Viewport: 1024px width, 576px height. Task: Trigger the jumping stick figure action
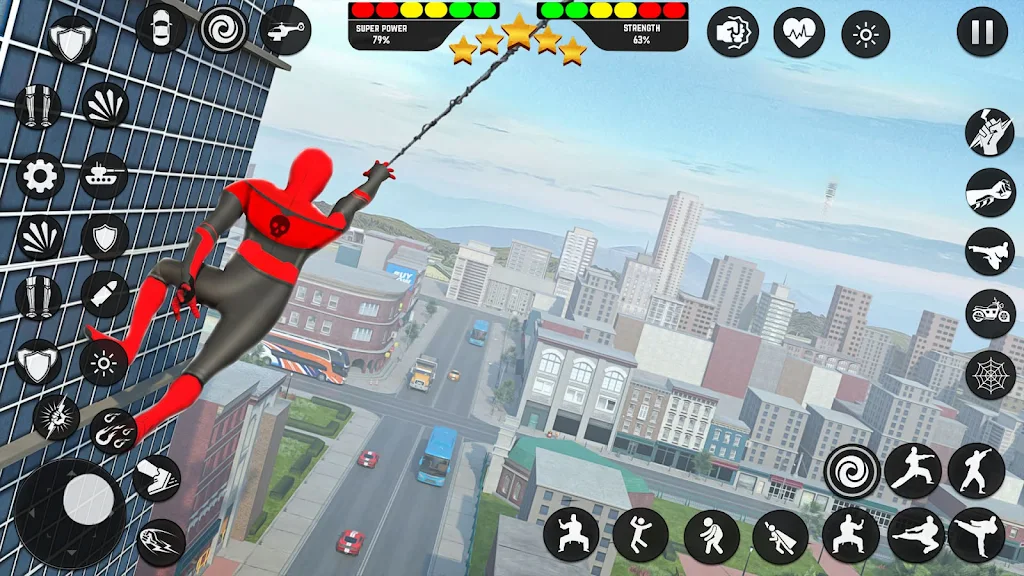640,535
